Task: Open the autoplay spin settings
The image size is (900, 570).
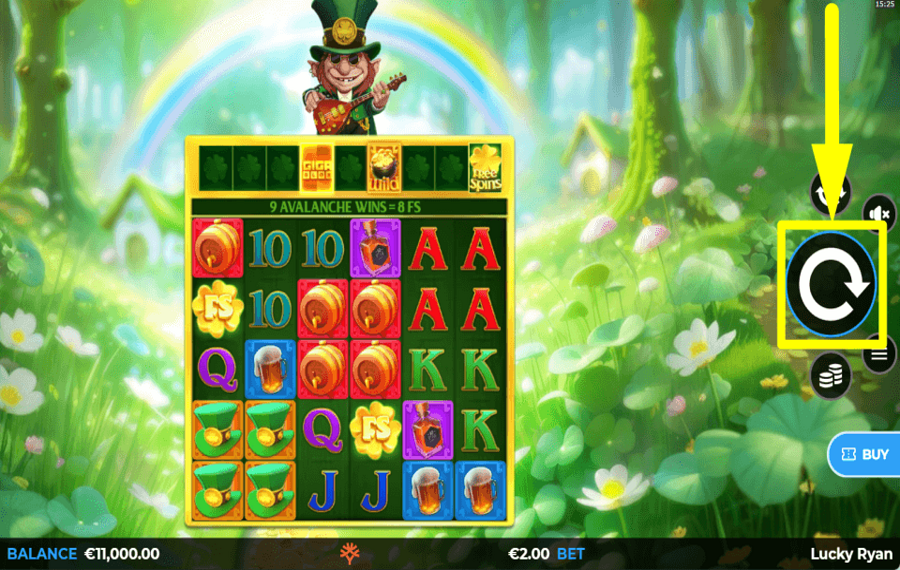Action: [x=831, y=190]
